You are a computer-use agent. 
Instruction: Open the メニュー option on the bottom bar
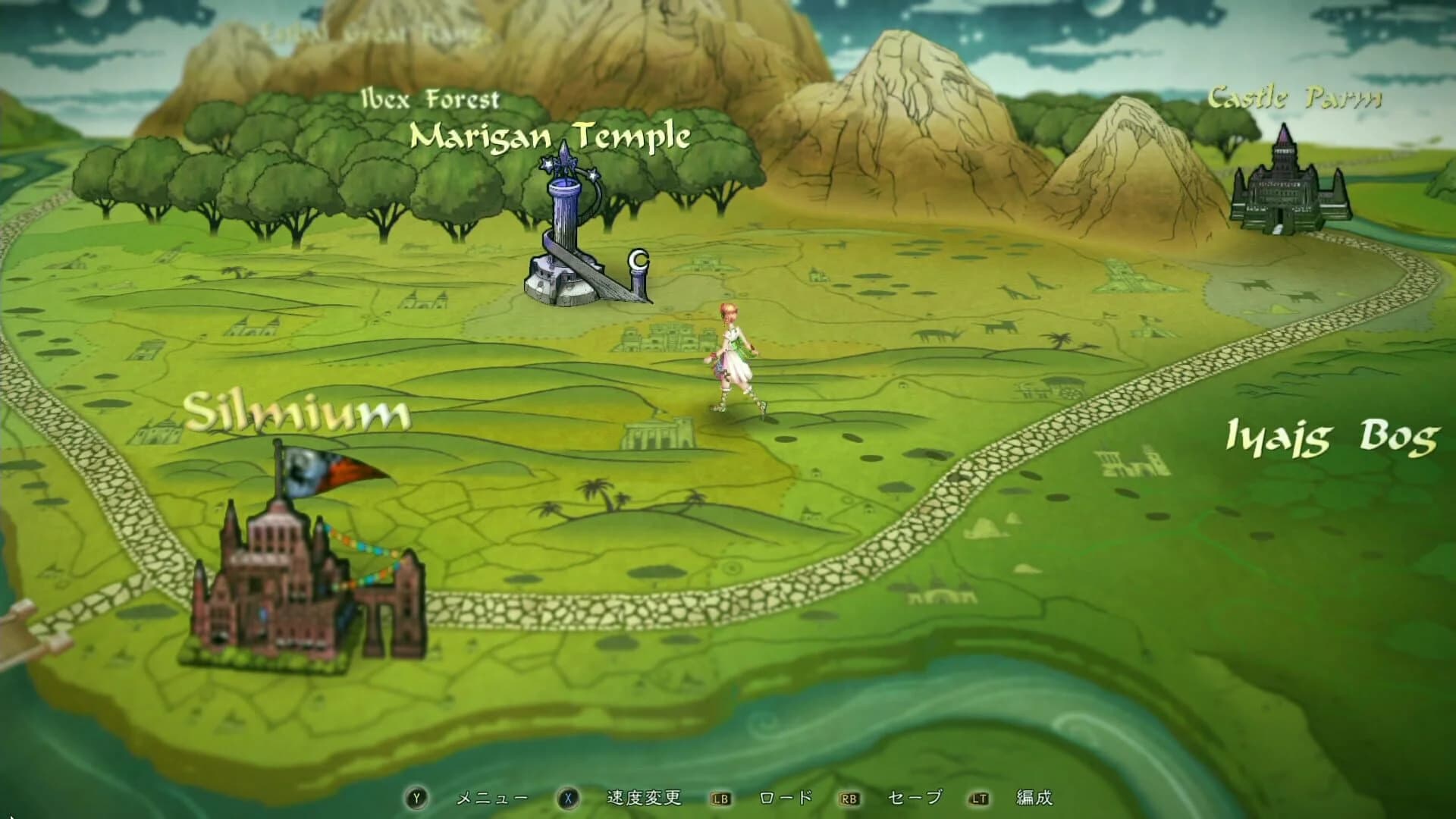click(491, 797)
